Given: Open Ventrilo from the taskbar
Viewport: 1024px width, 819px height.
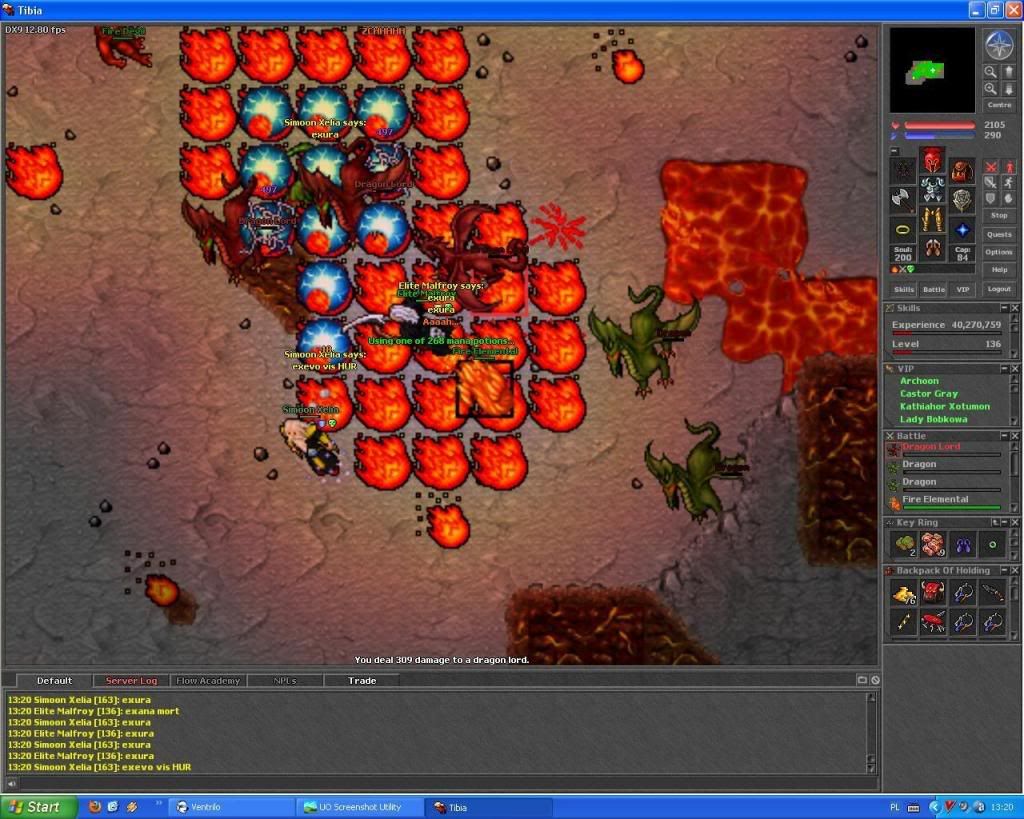Looking at the screenshot, I should pos(230,807).
